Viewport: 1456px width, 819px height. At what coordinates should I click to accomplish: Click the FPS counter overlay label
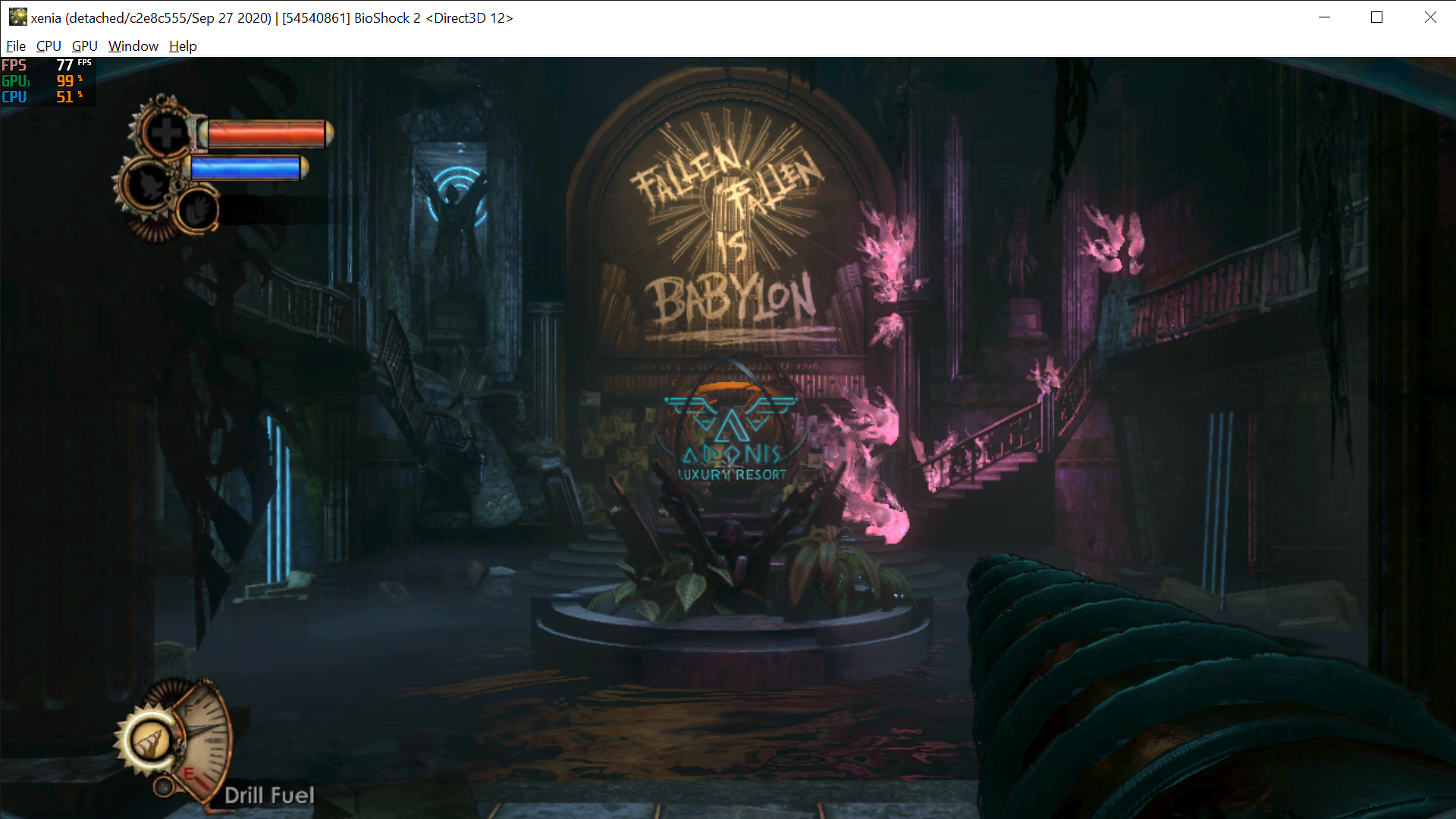[14, 66]
